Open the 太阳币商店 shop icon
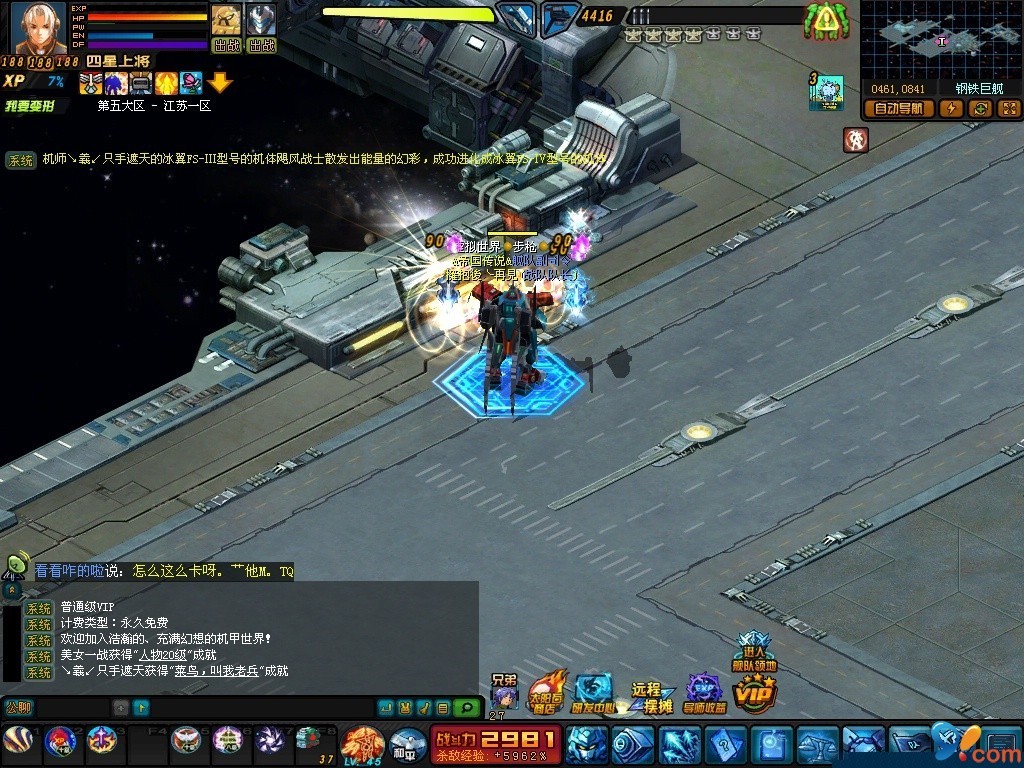The width and height of the screenshot is (1024, 768). (546, 692)
